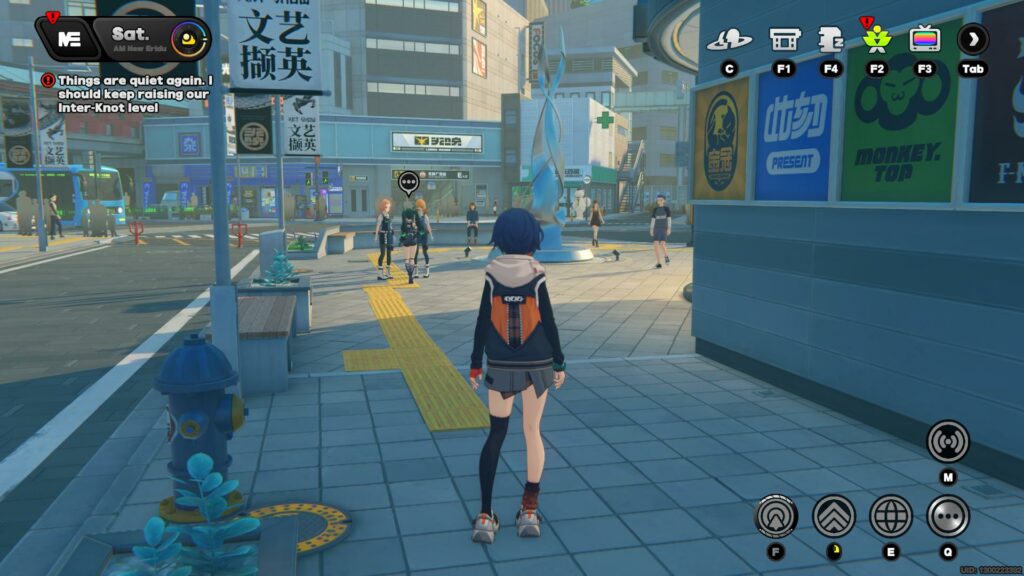Activate the upward-arrow target round button
Screen dimensions: 1024x576
click(x=776, y=516)
